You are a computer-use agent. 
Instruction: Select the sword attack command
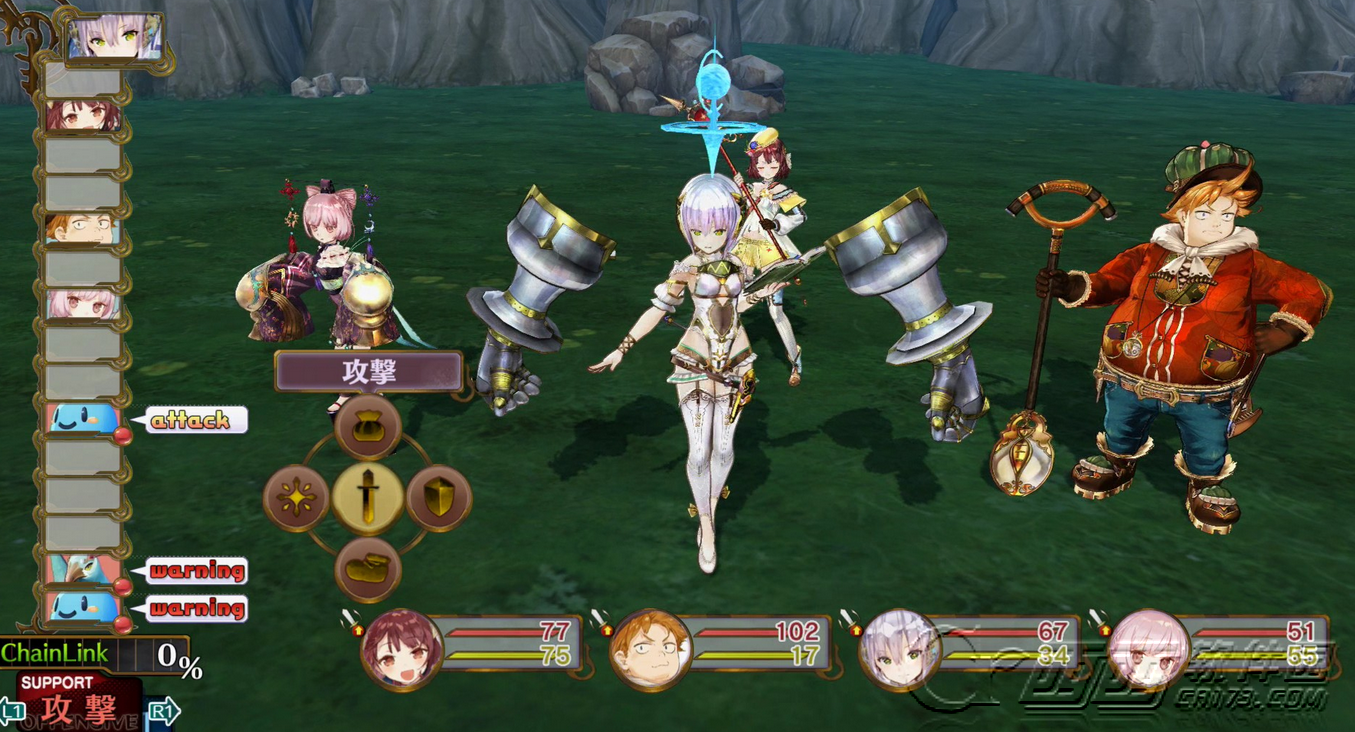[368, 497]
